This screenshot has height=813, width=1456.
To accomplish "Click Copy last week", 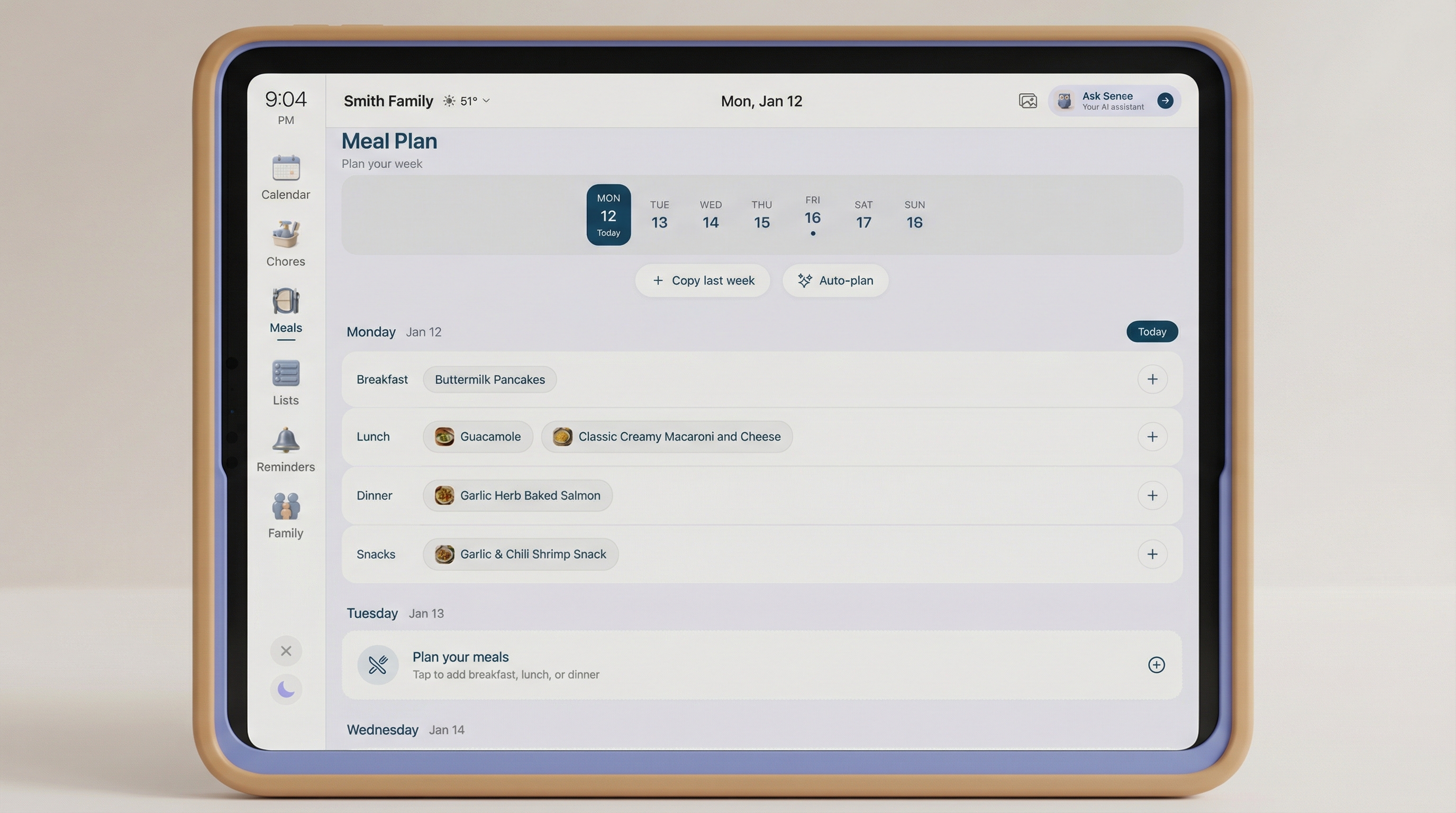I will pyautogui.click(x=703, y=281).
